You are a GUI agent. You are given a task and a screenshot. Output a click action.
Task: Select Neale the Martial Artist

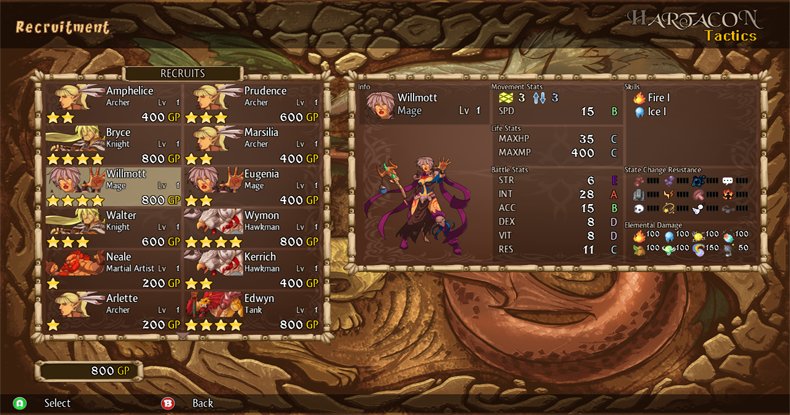coord(114,269)
